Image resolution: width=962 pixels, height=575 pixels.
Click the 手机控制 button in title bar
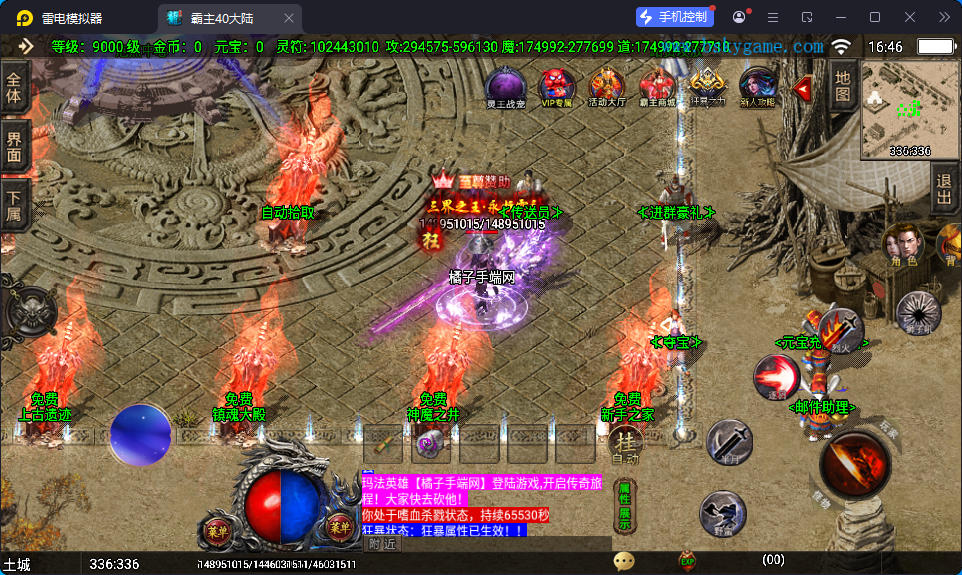pyautogui.click(x=674, y=17)
